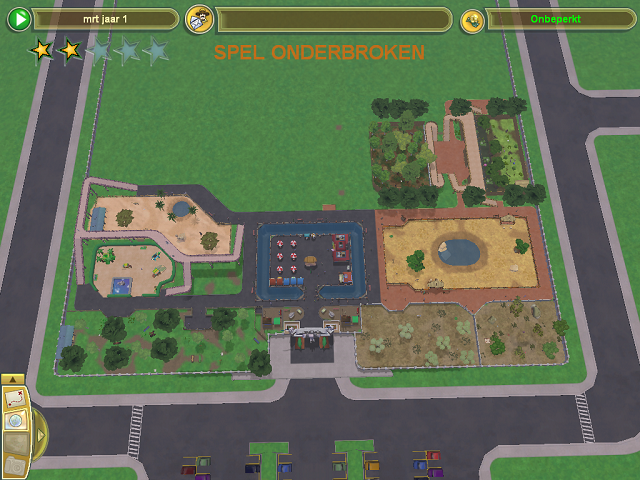
Task: Click the empty message bar
Action: click(334, 20)
